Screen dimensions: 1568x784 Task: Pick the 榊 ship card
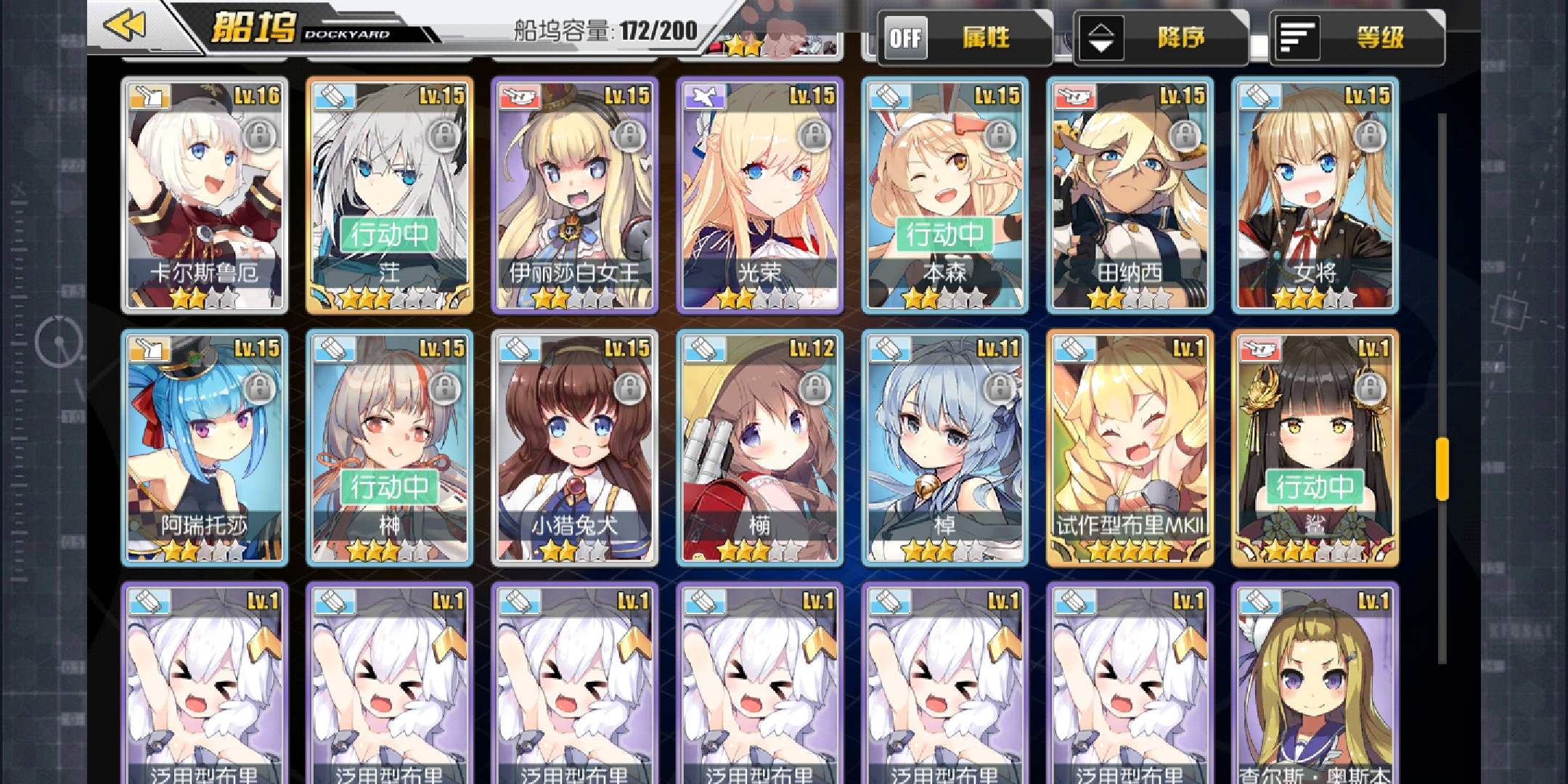coord(389,447)
